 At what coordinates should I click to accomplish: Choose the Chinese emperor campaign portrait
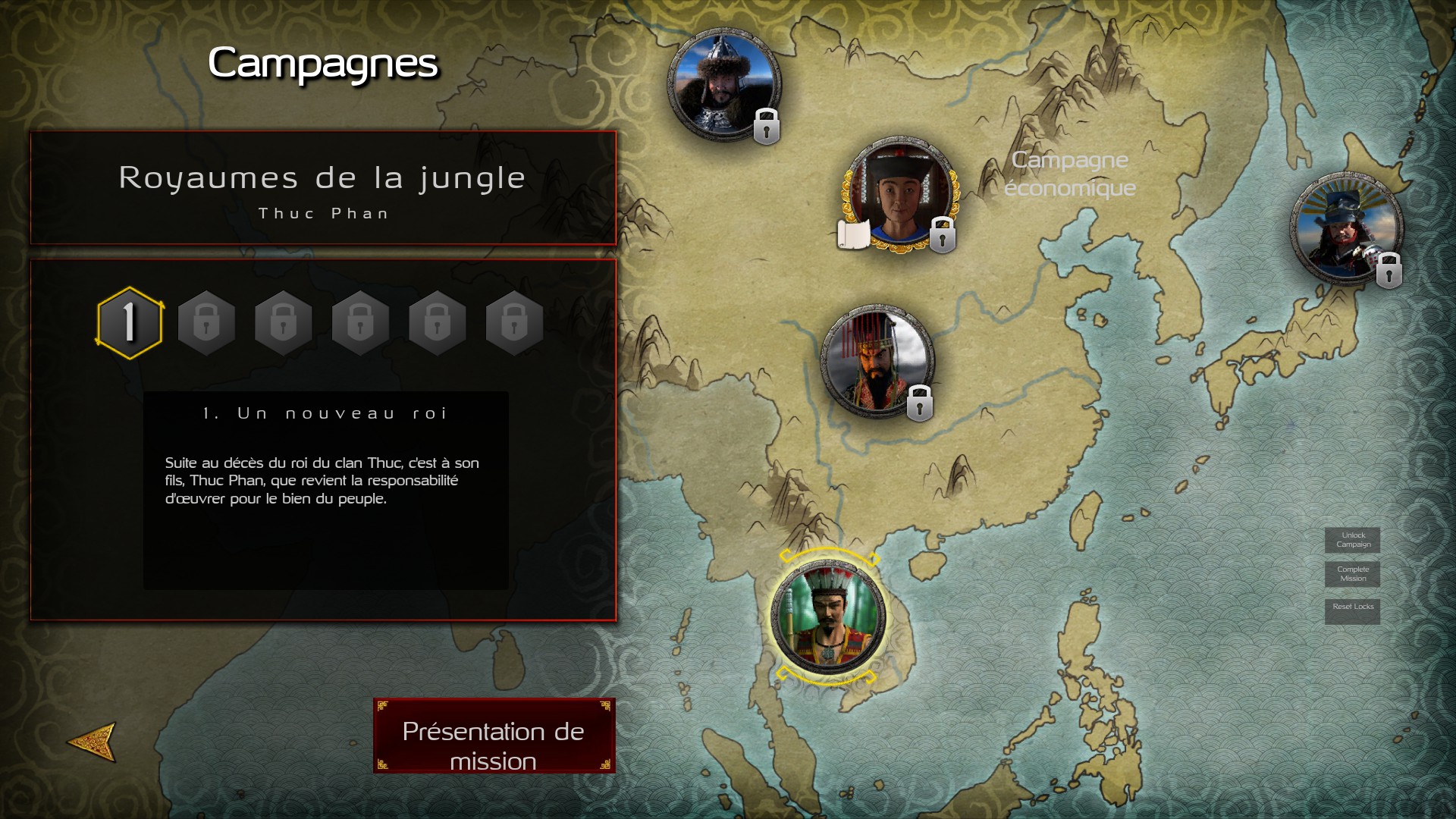tap(877, 362)
